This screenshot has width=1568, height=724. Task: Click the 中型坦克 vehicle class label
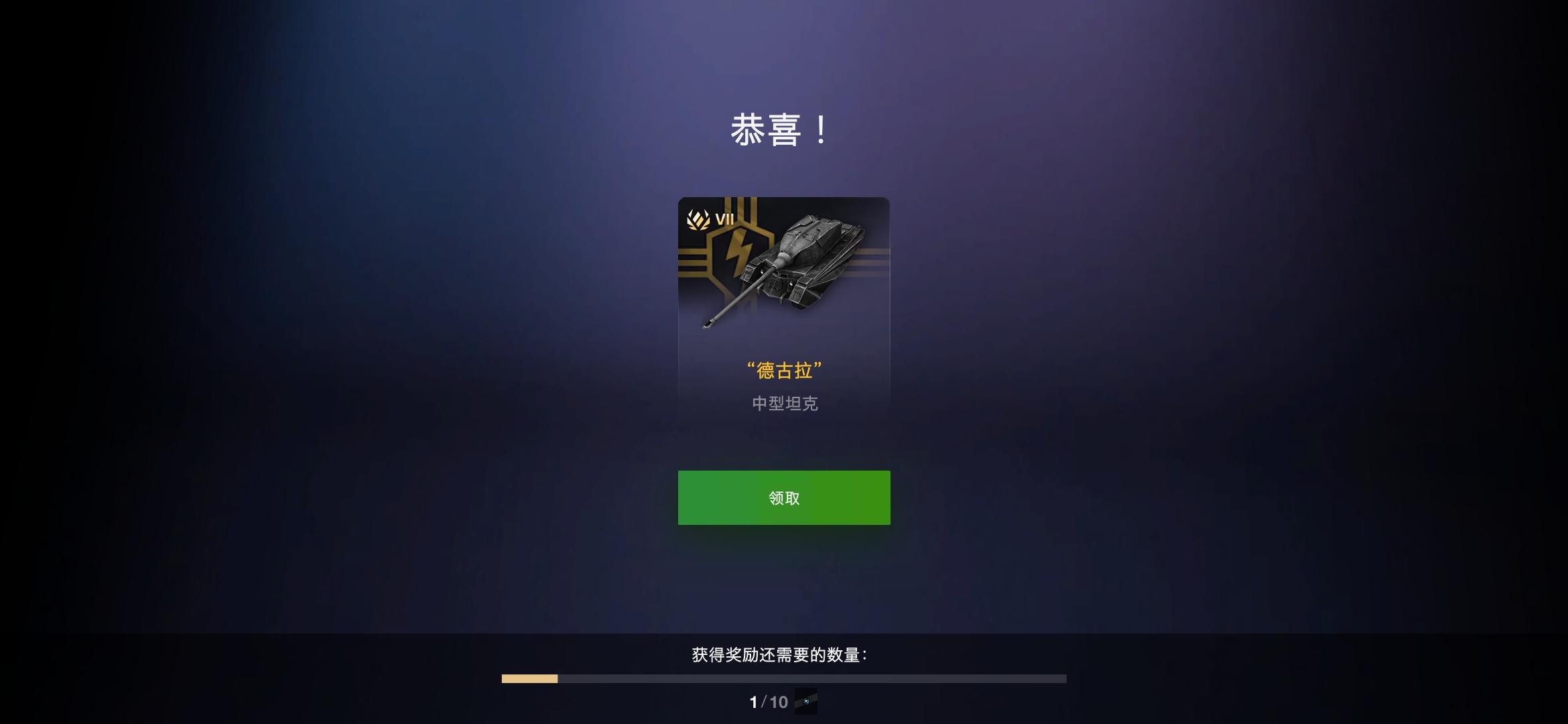[784, 404]
